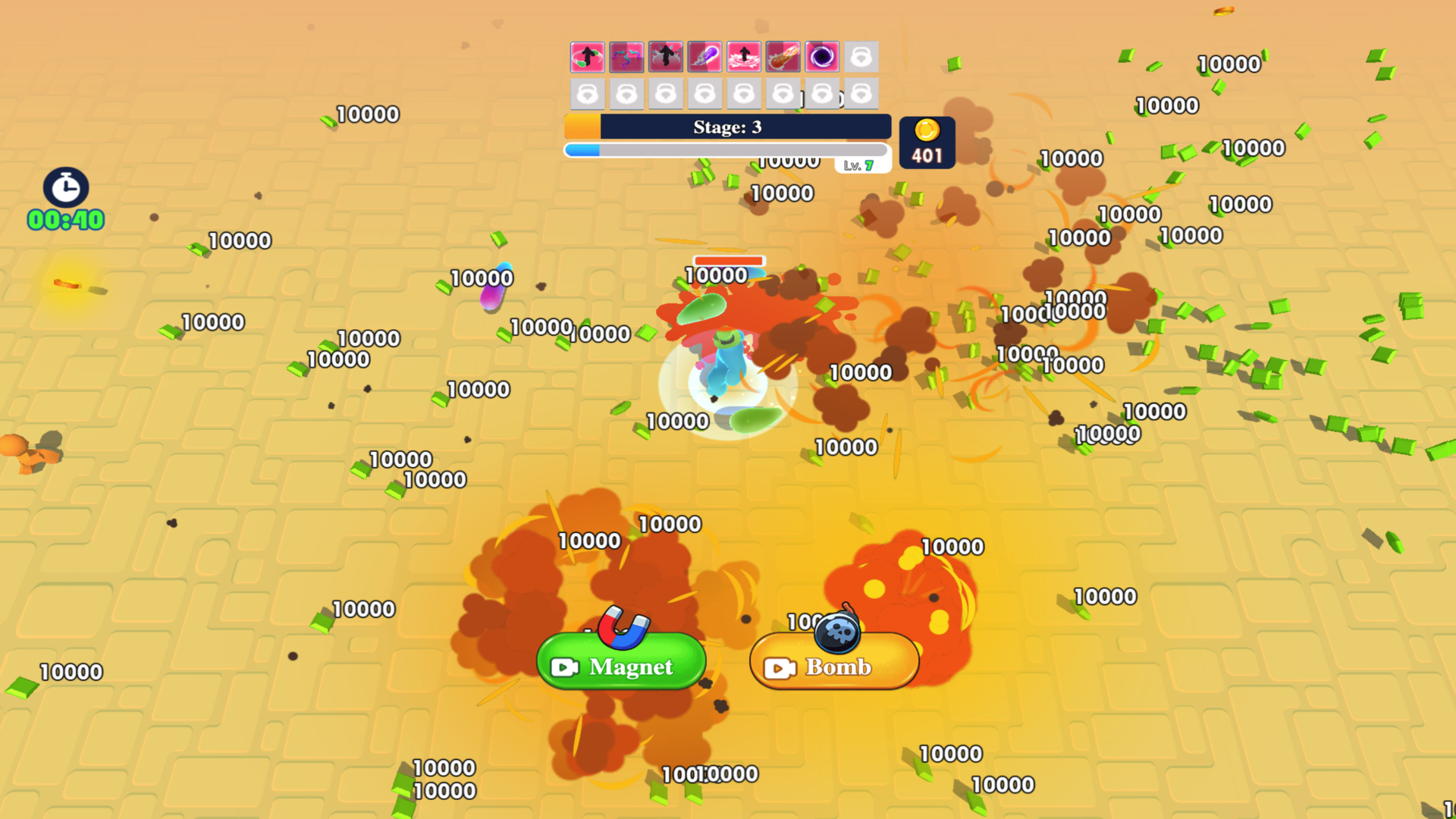1456x819 pixels.
Task: Tap the stopwatch timer icon
Action: click(65, 187)
